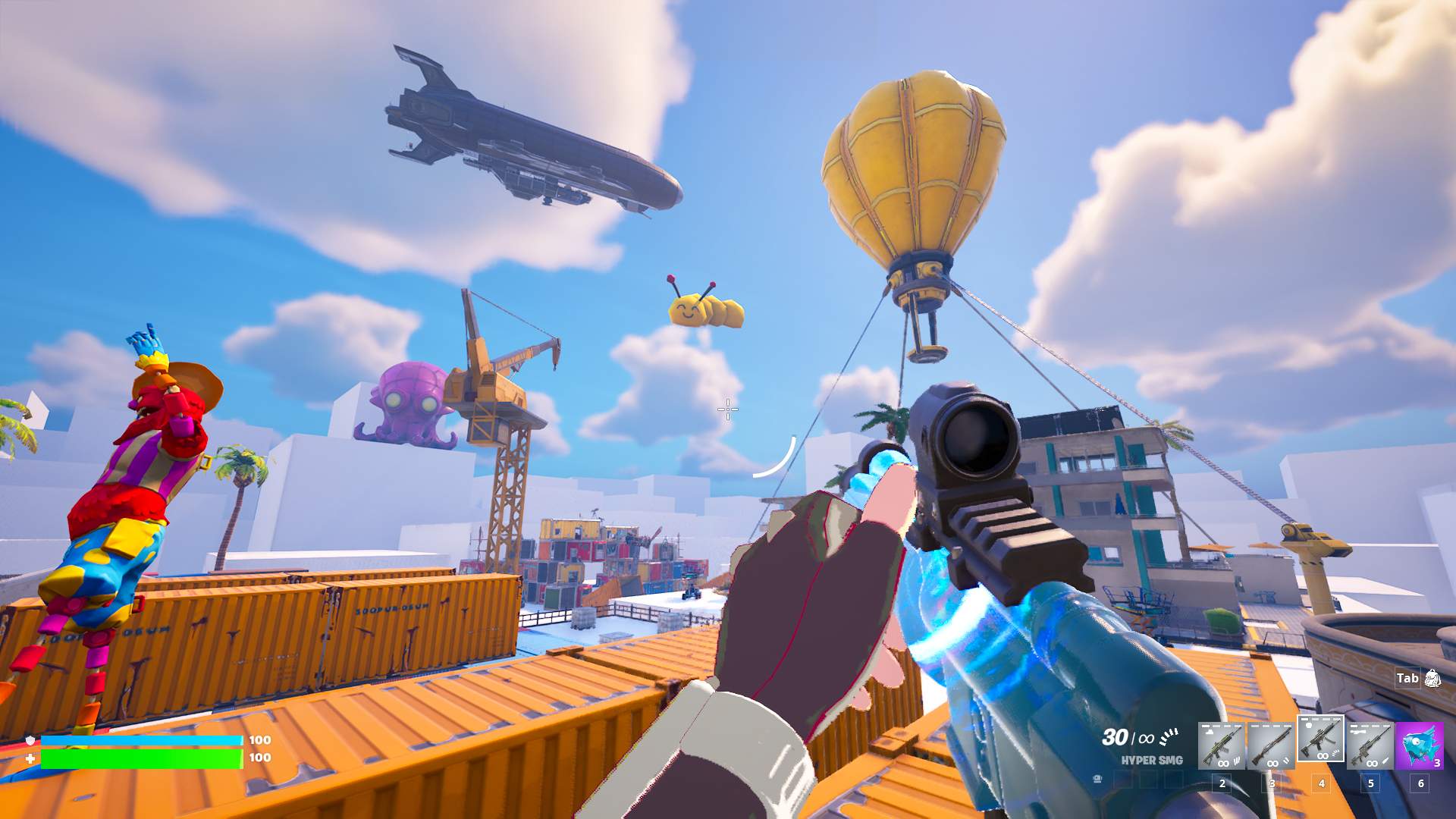Screen dimensions: 1456x819
Task: Expand slot 6 showing the x3 item count
Action: click(x=1439, y=763)
